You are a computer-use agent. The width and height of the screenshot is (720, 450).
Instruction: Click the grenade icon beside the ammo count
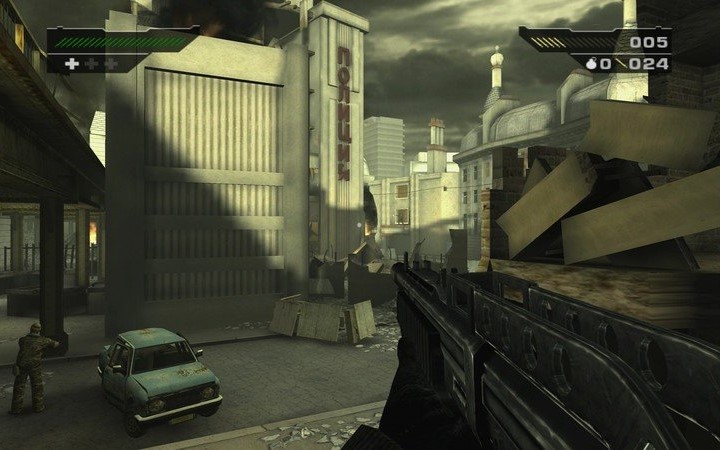click(x=592, y=64)
